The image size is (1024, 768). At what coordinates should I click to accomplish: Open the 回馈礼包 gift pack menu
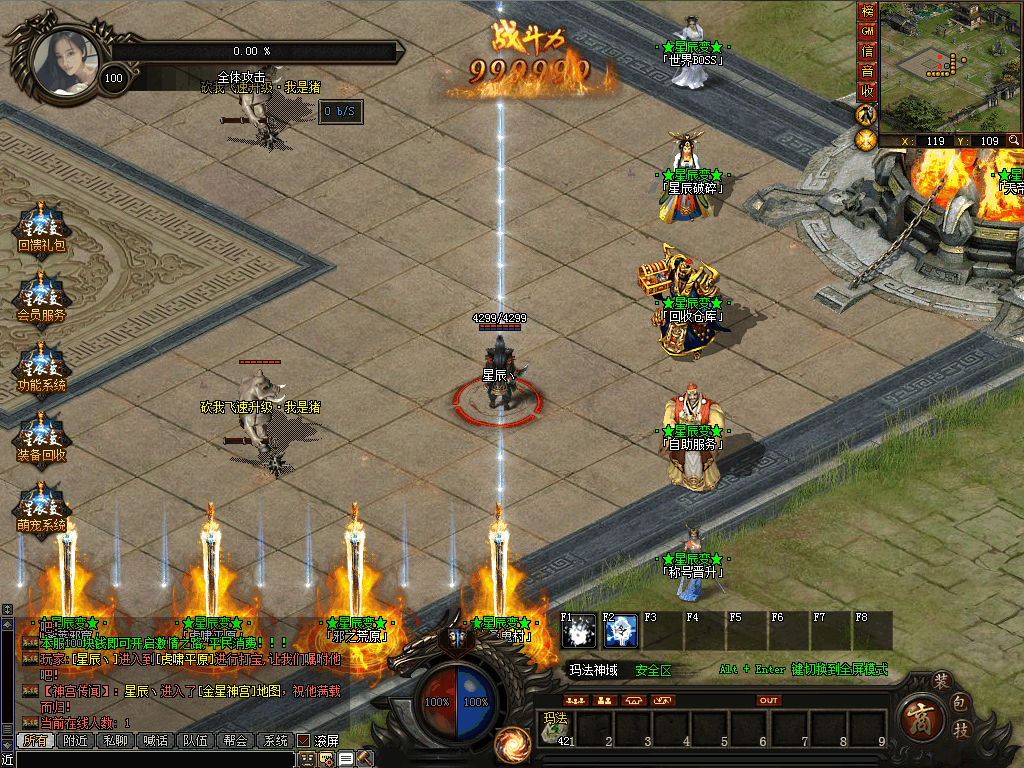coord(41,226)
